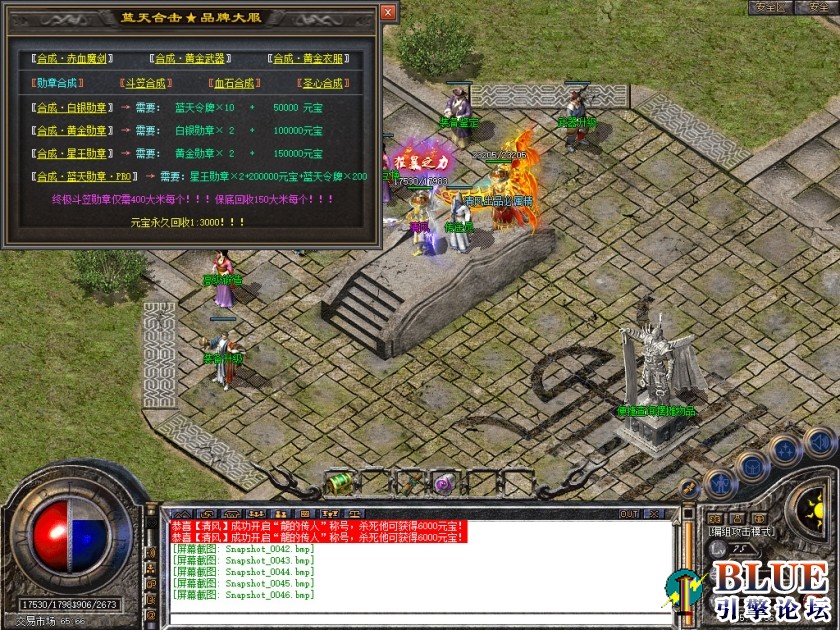The width and height of the screenshot is (840, 630).
Task: Use the purple orb in the belt slot
Action: pyautogui.click(x=443, y=484)
